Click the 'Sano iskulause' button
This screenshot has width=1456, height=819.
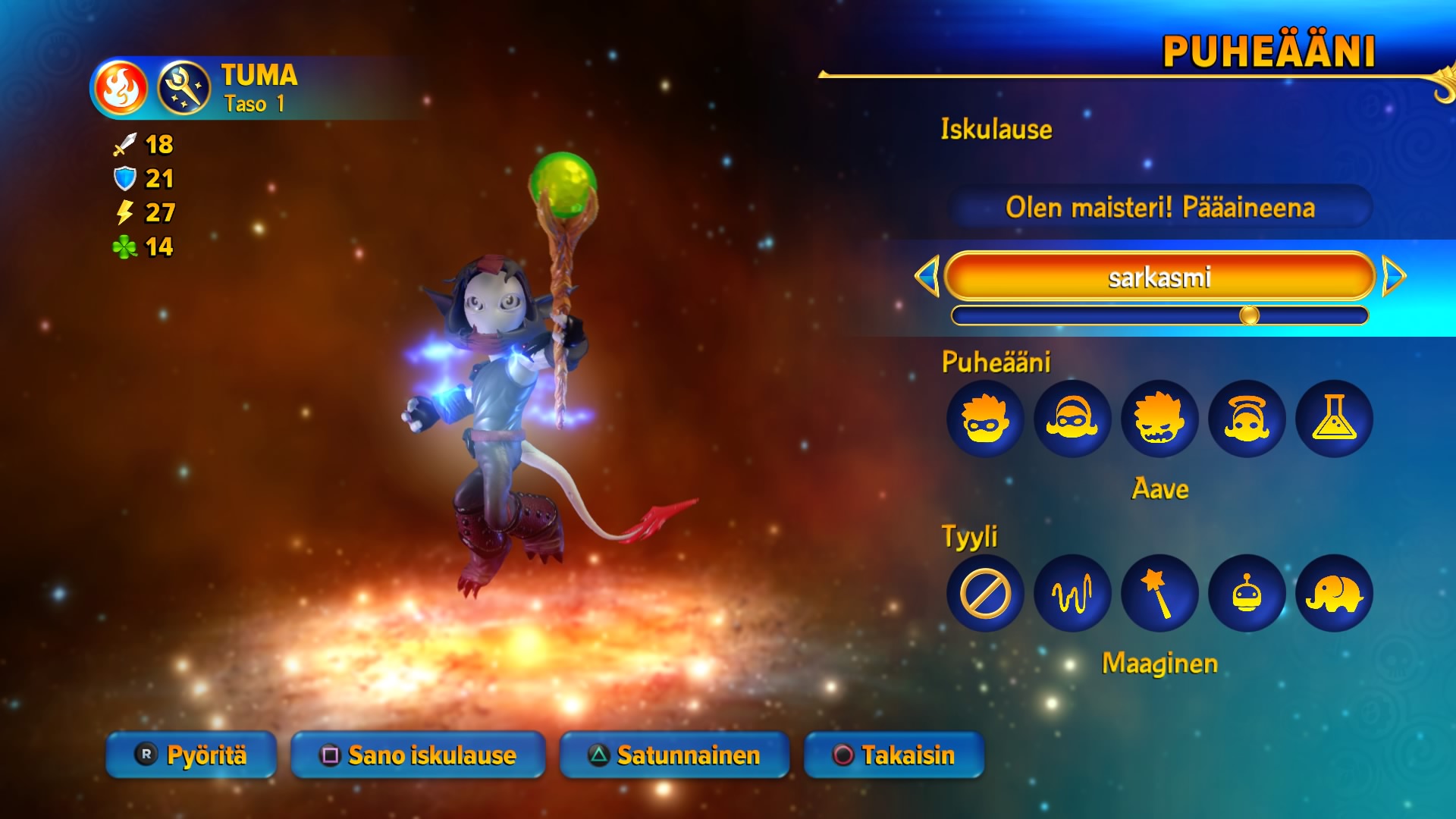[418, 755]
